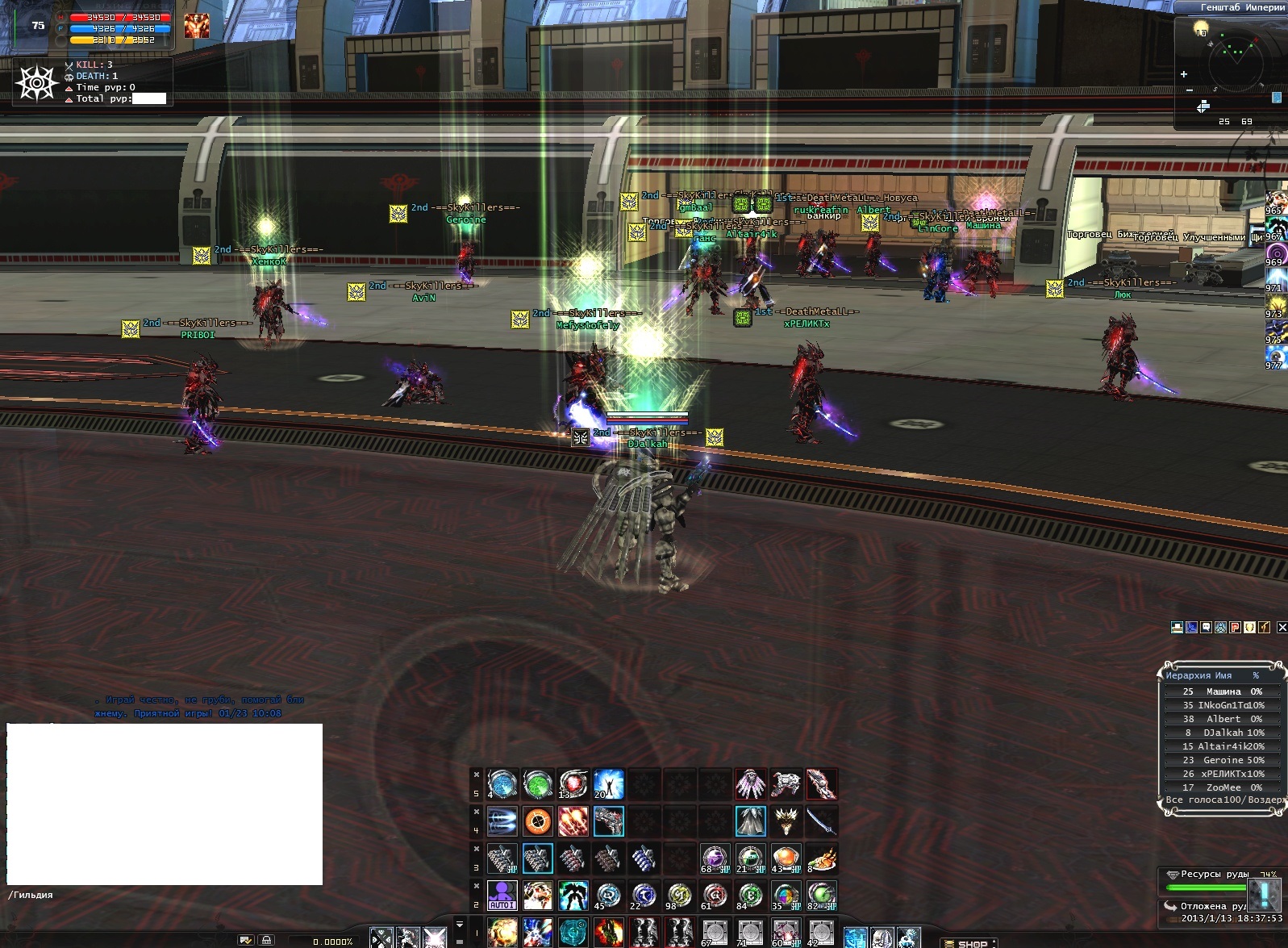Click the blue exclamation notification icon

(1261, 894)
